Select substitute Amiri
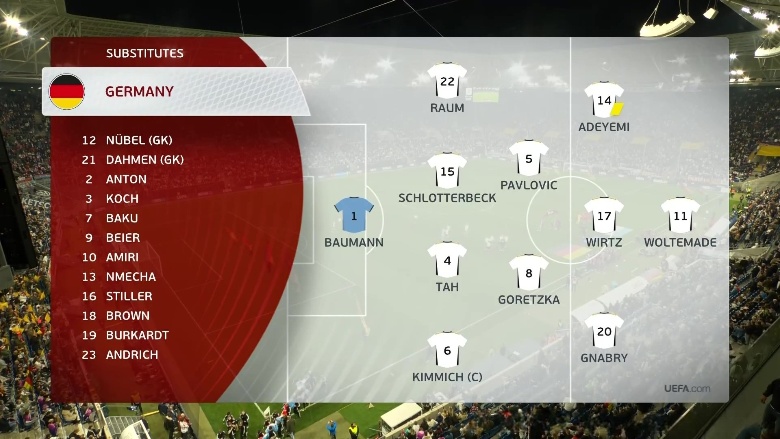This screenshot has width=780, height=439. (124, 257)
